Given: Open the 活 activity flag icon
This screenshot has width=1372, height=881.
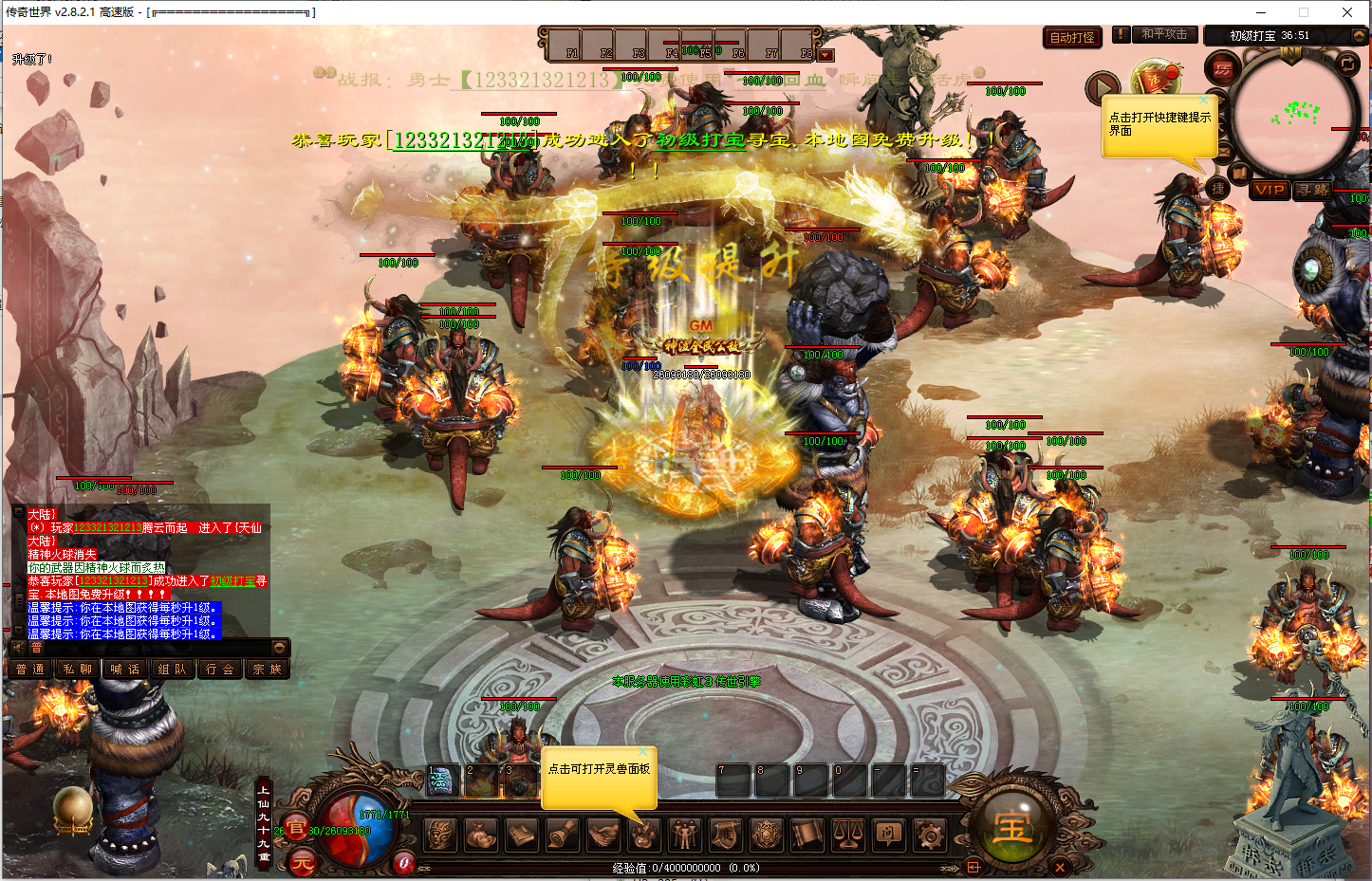Looking at the screenshot, I should pos(1156,79).
